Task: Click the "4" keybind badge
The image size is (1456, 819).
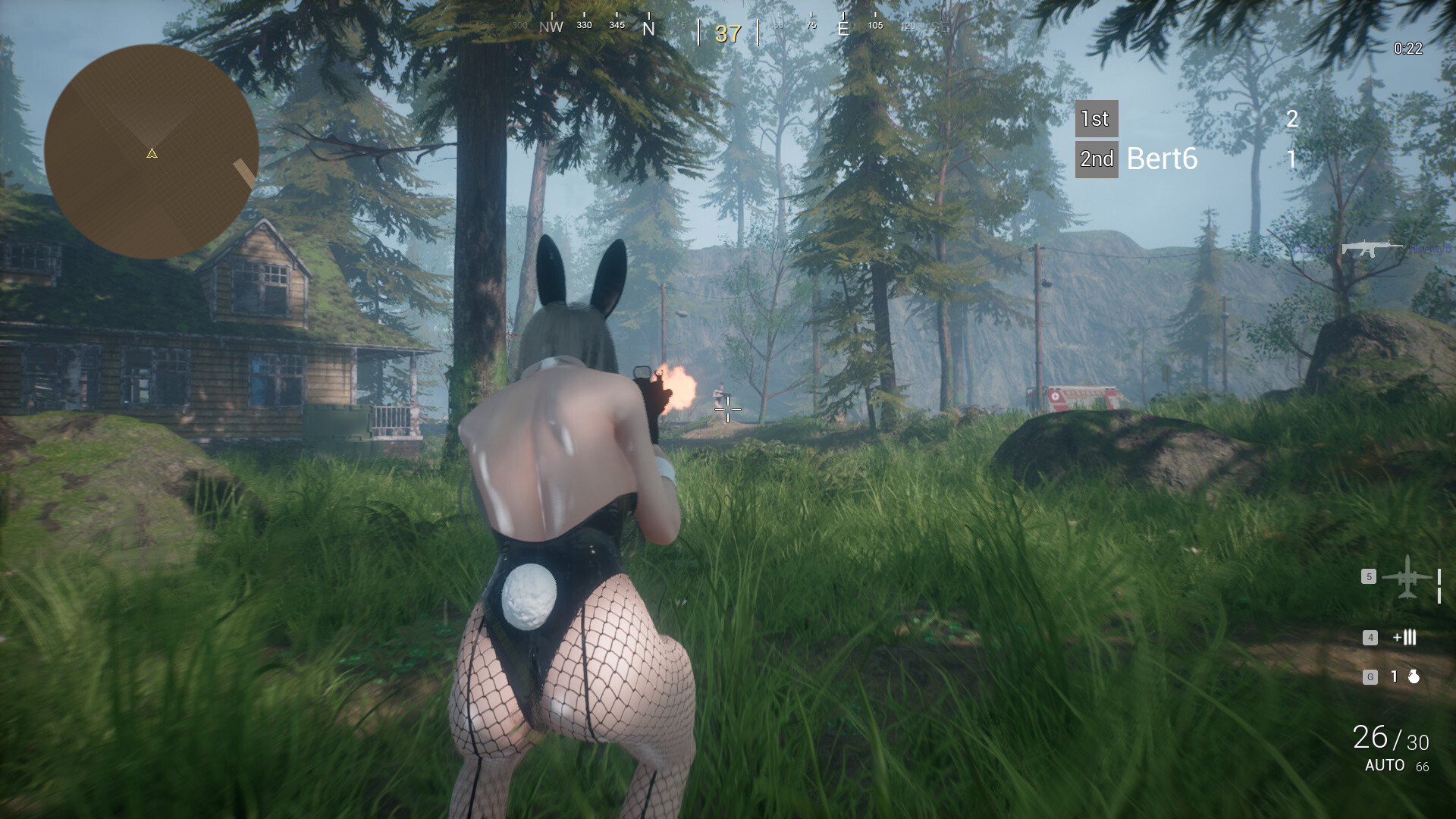Action: click(x=1370, y=639)
